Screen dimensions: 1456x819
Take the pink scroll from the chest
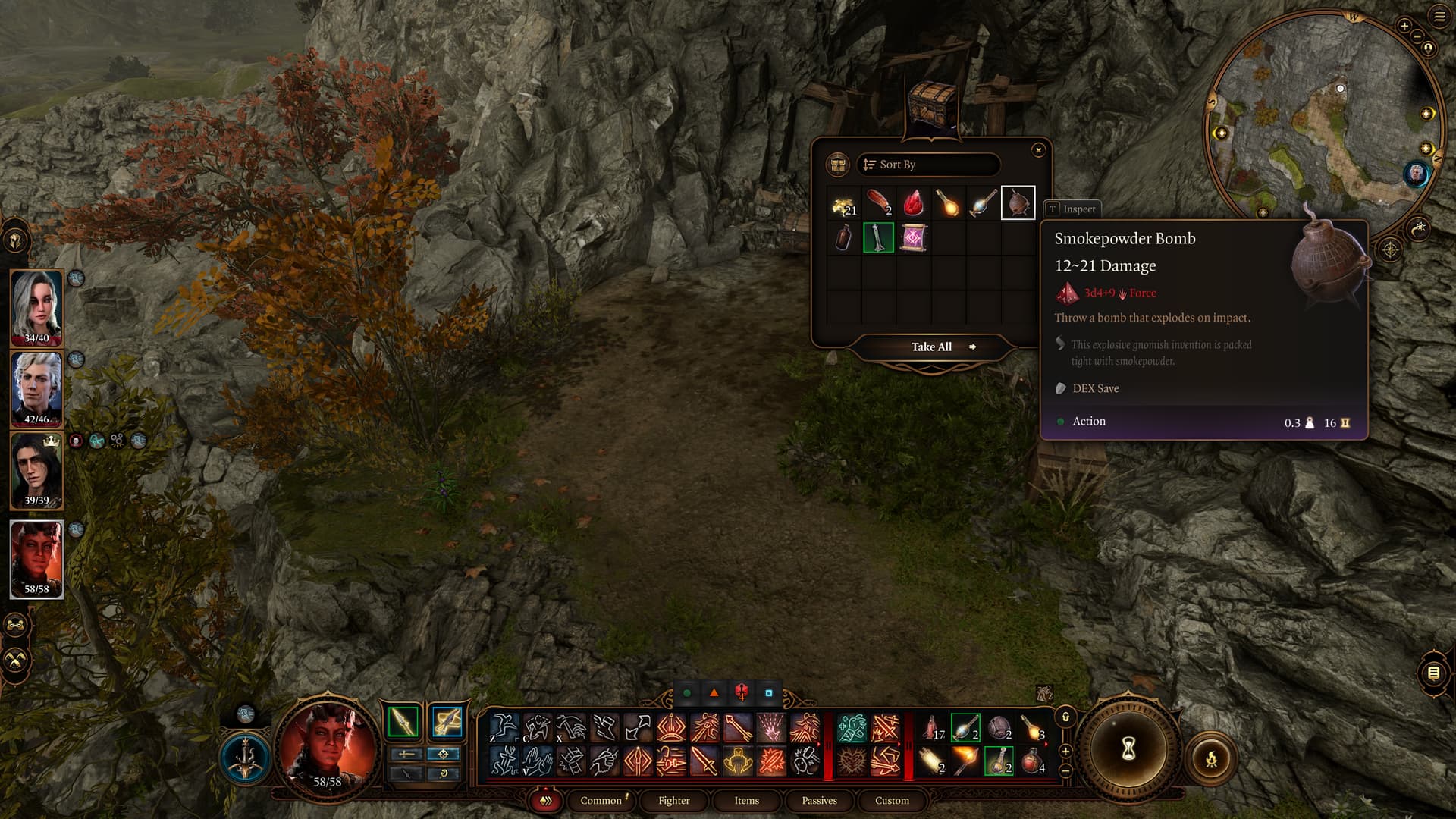913,238
